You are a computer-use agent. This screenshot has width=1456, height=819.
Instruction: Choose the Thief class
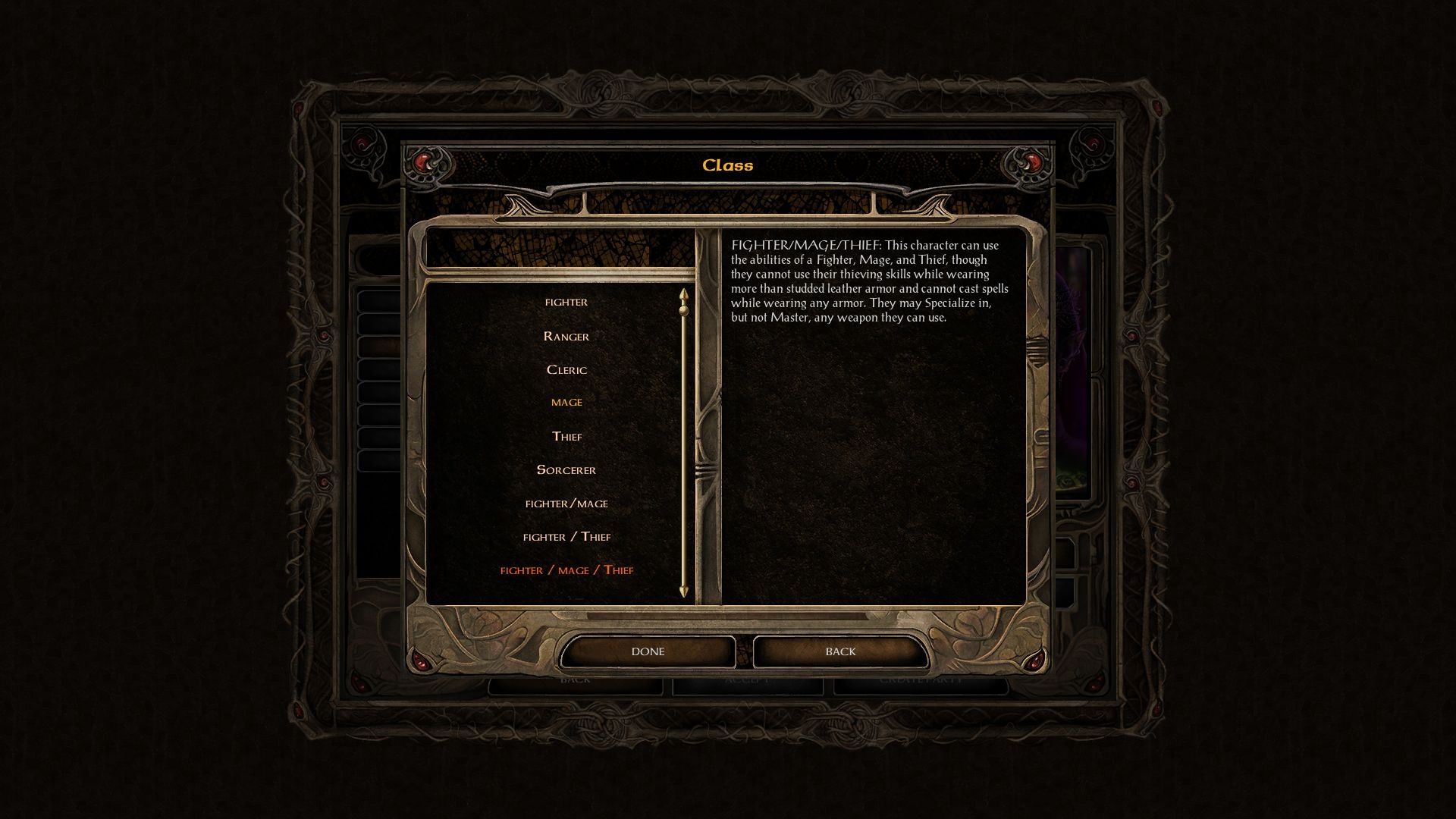(x=566, y=437)
